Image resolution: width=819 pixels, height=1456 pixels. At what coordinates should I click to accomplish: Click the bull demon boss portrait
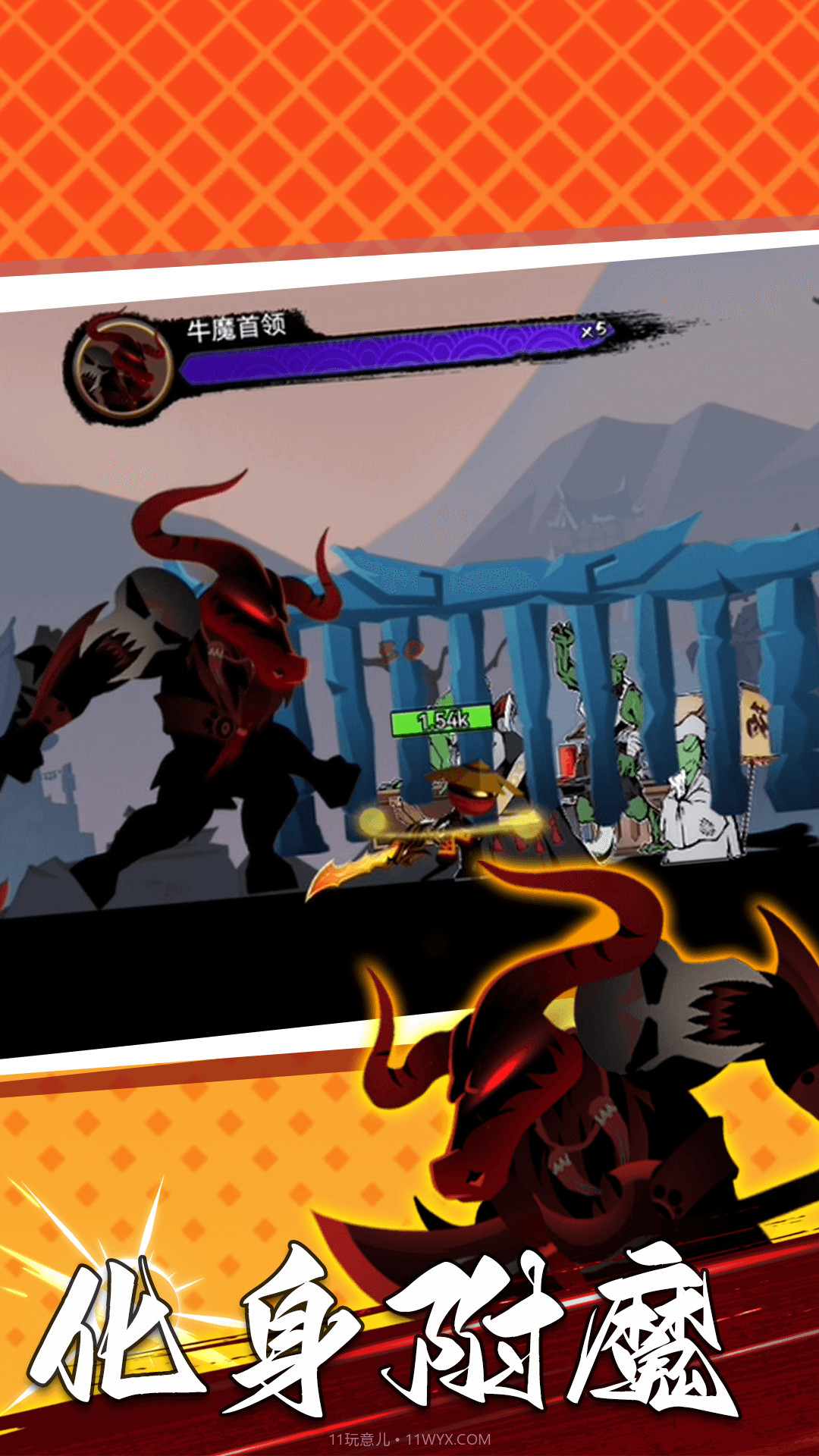pos(123,367)
